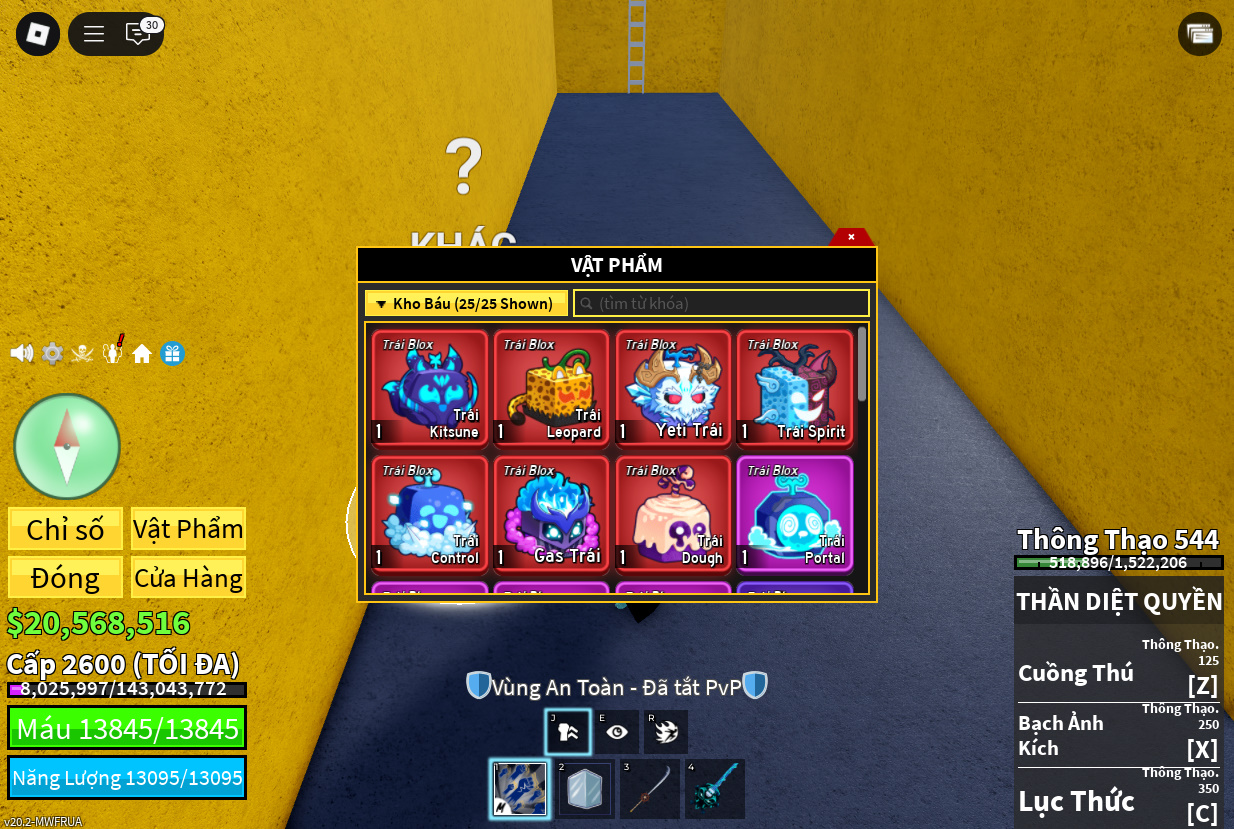The image size is (1234, 829).
Task: Select the Kitsune fruit slot
Action: 430,388
